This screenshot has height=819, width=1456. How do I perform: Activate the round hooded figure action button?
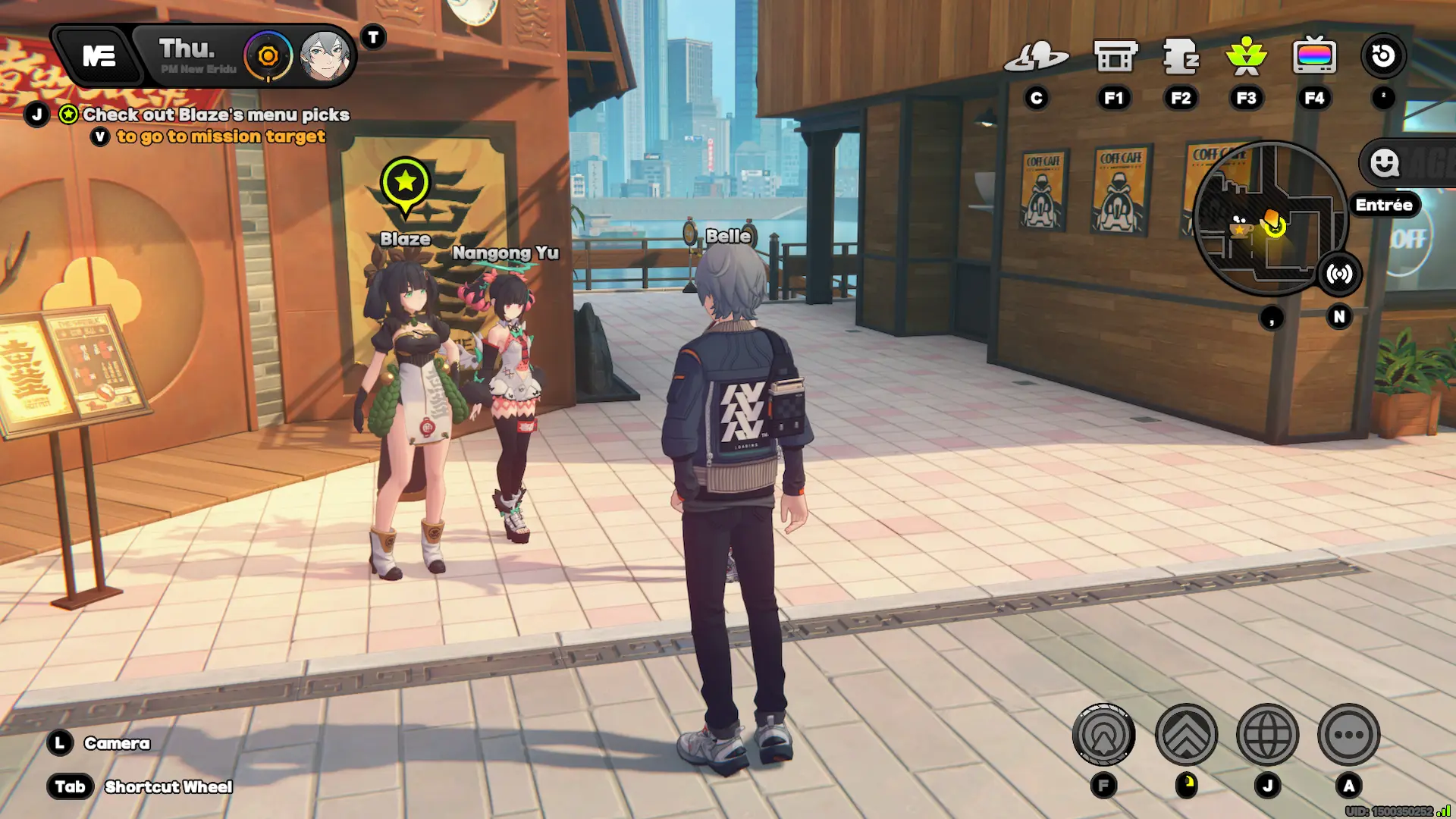tap(1104, 734)
